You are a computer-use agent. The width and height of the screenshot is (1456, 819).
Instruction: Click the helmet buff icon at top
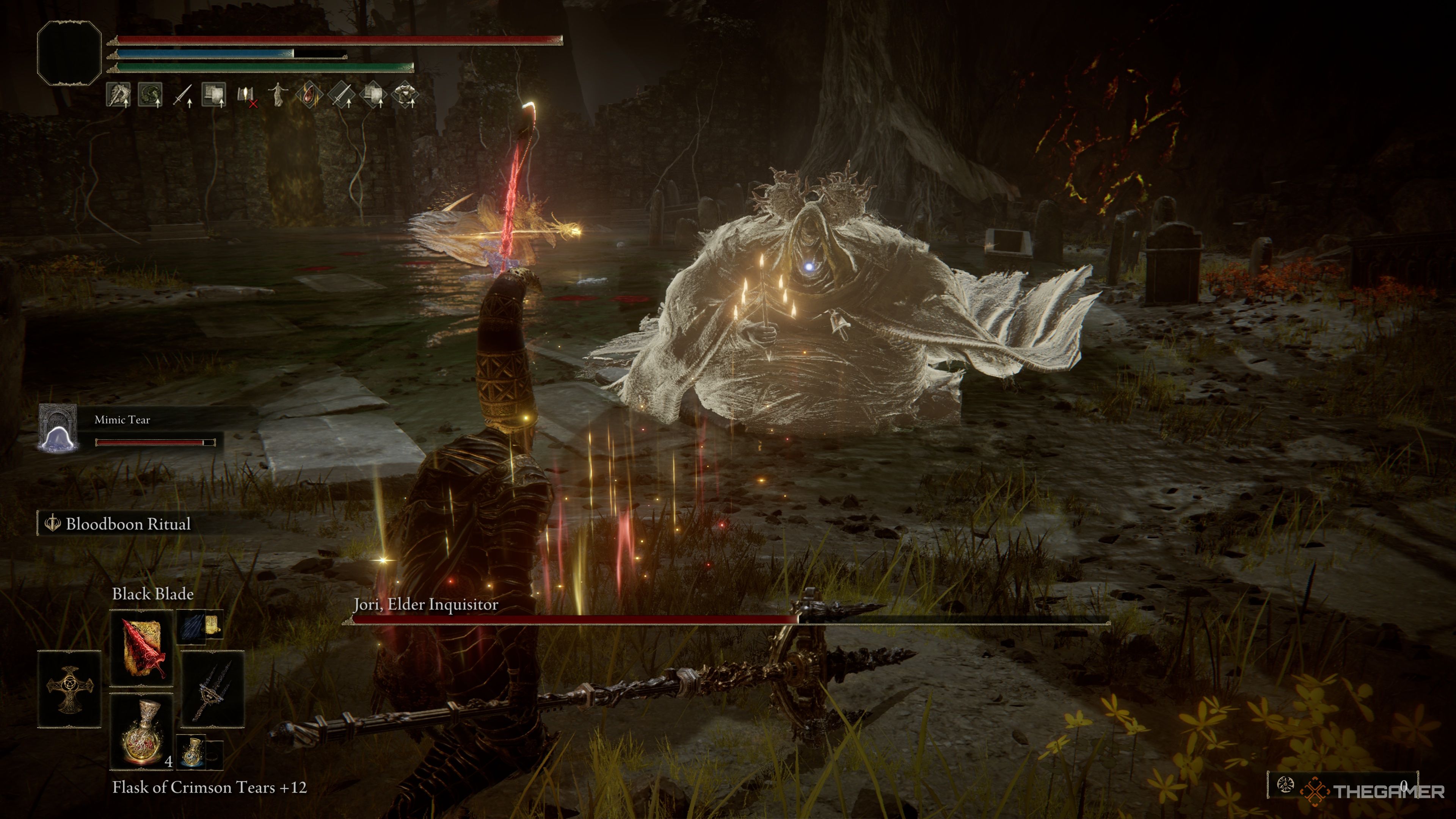click(x=118, y=96)
